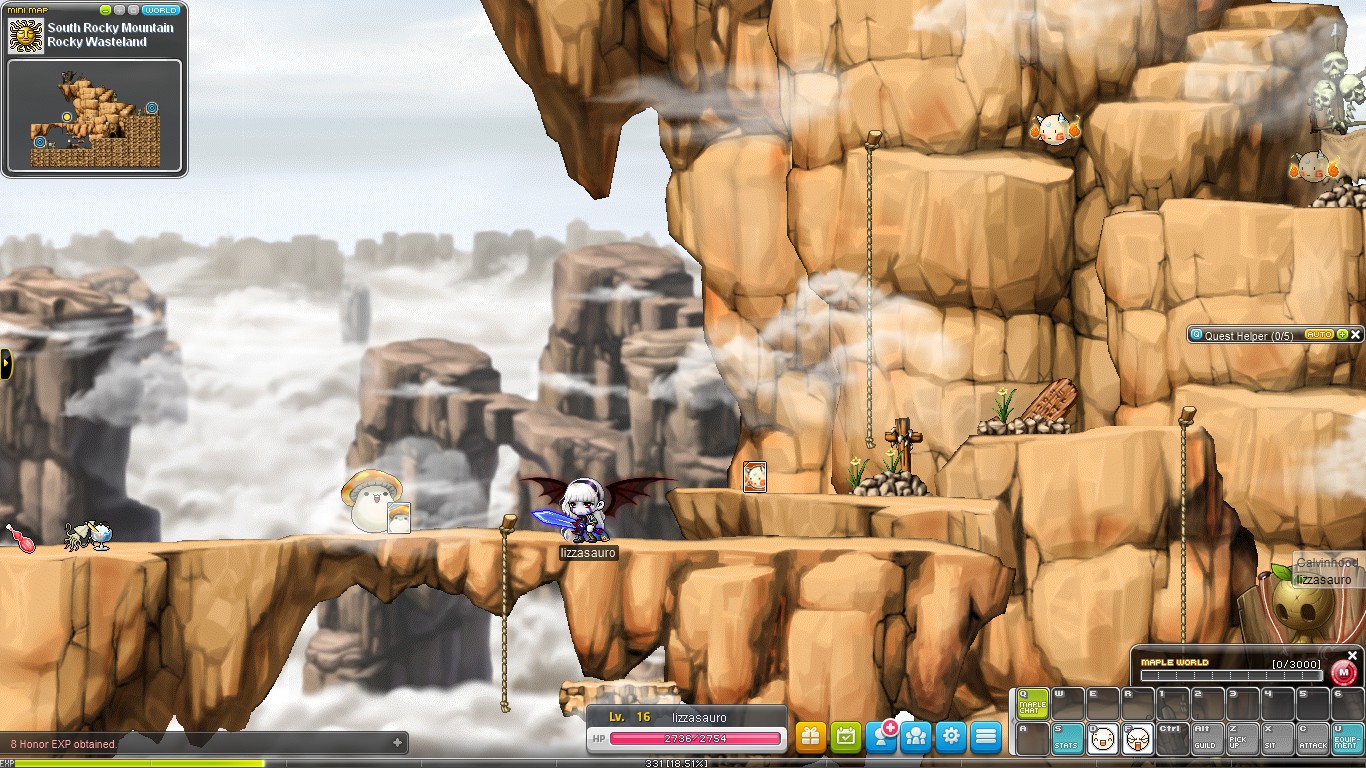Collapse the minimap with the minus button
Screen dimensions: 1366x768
[106, 10]
